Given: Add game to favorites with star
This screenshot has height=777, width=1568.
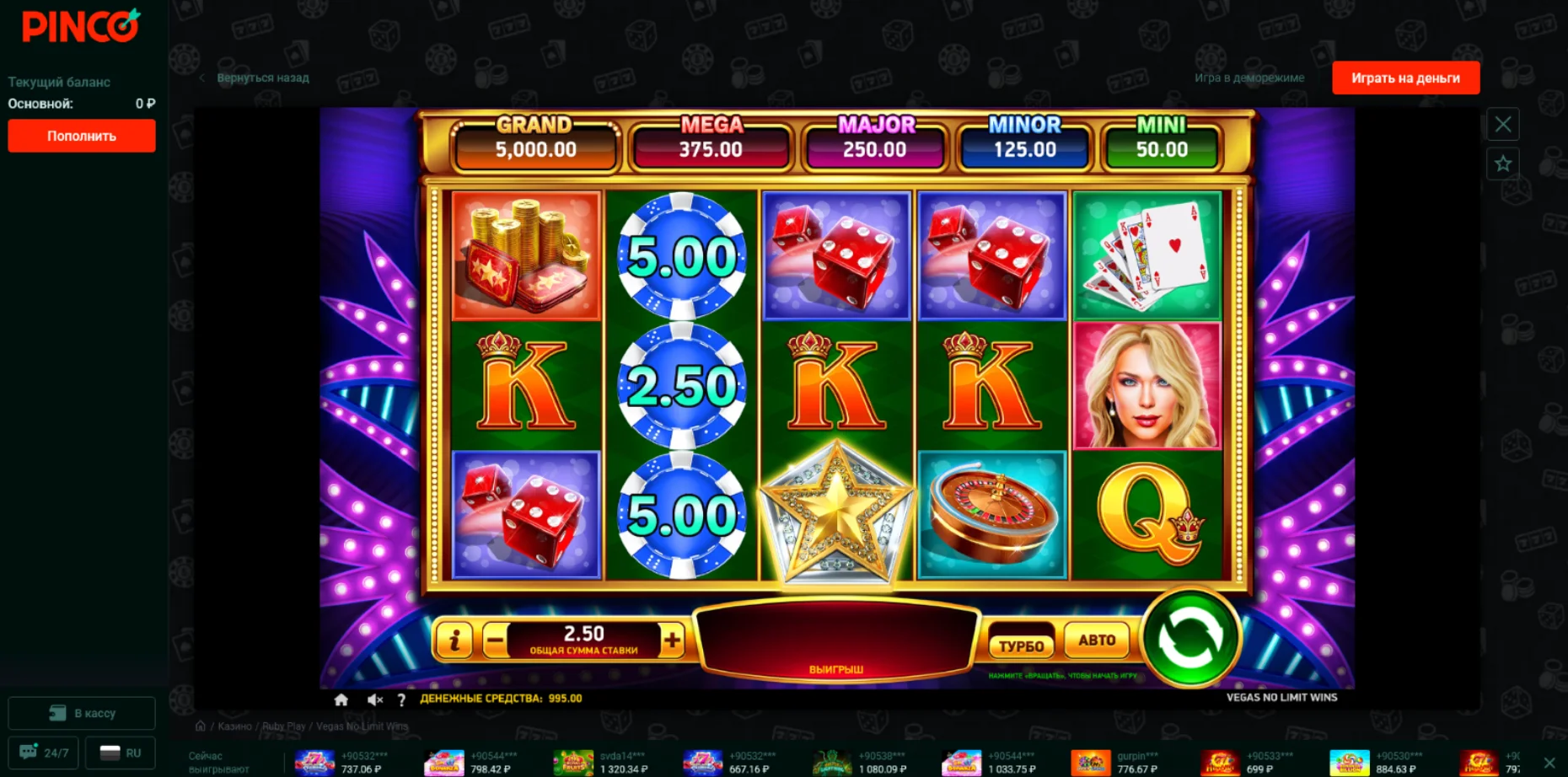Looking at the screenshot, I should [x=1502, y=163].
